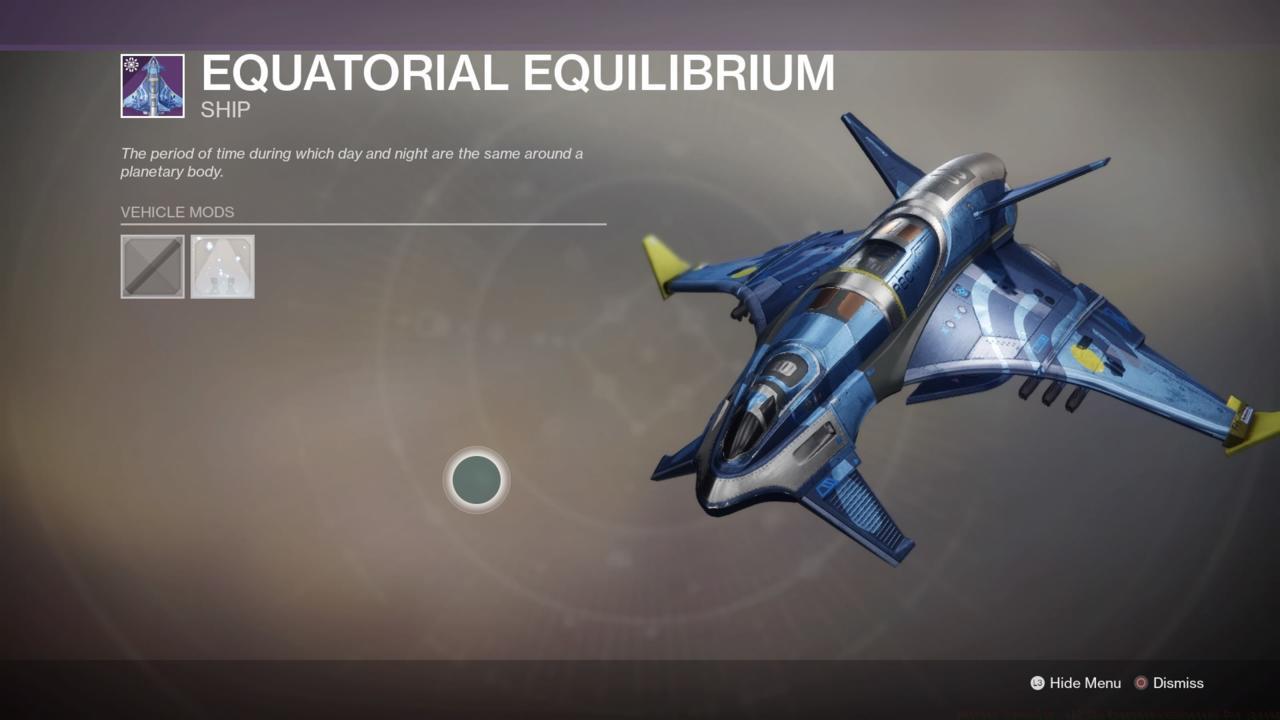
Task: Click the EQUATORIAL EQUILIBRIUM title text
Action: 517,73
